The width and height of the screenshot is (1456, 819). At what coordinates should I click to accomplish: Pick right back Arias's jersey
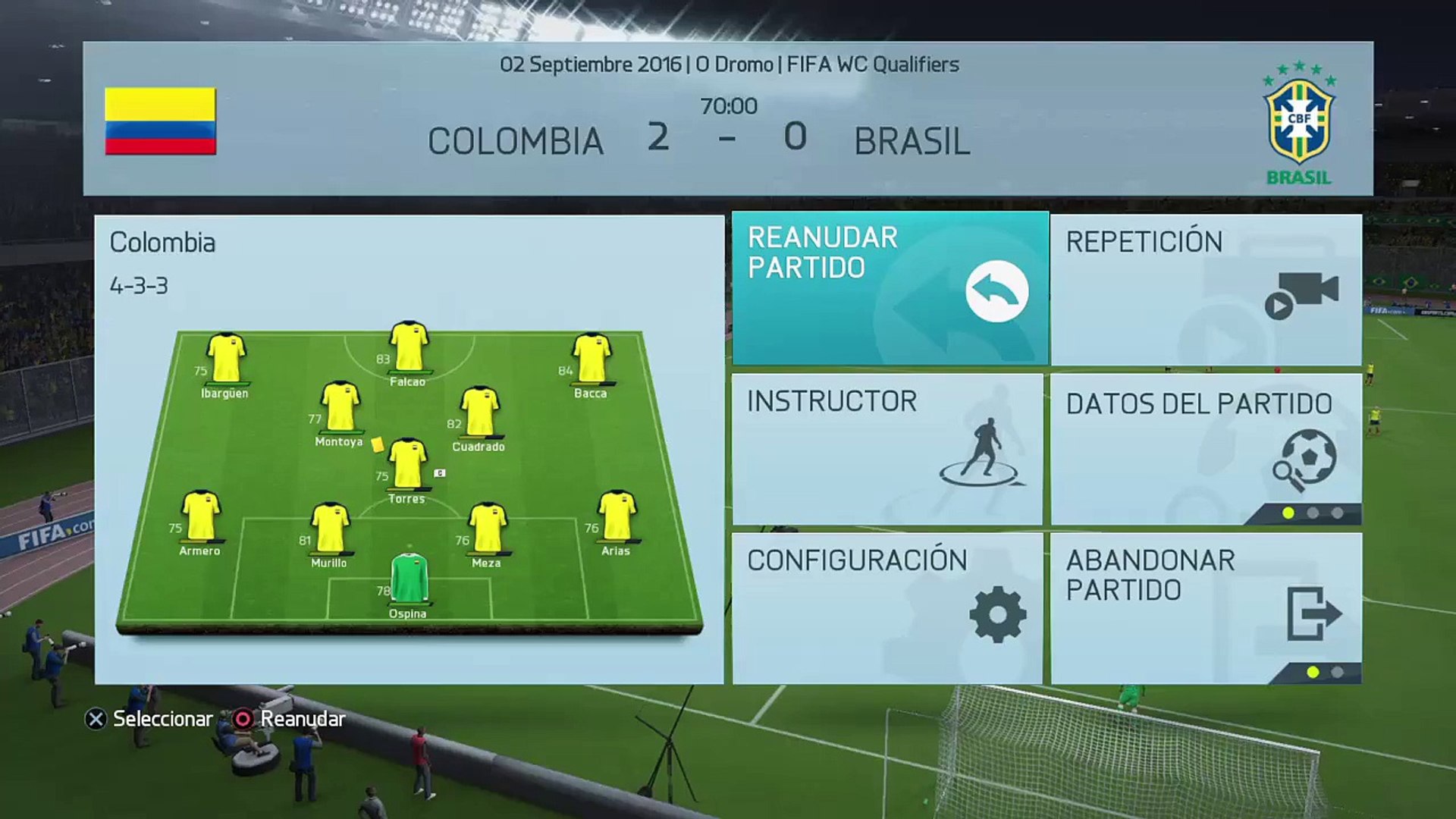tap(617, 516)
